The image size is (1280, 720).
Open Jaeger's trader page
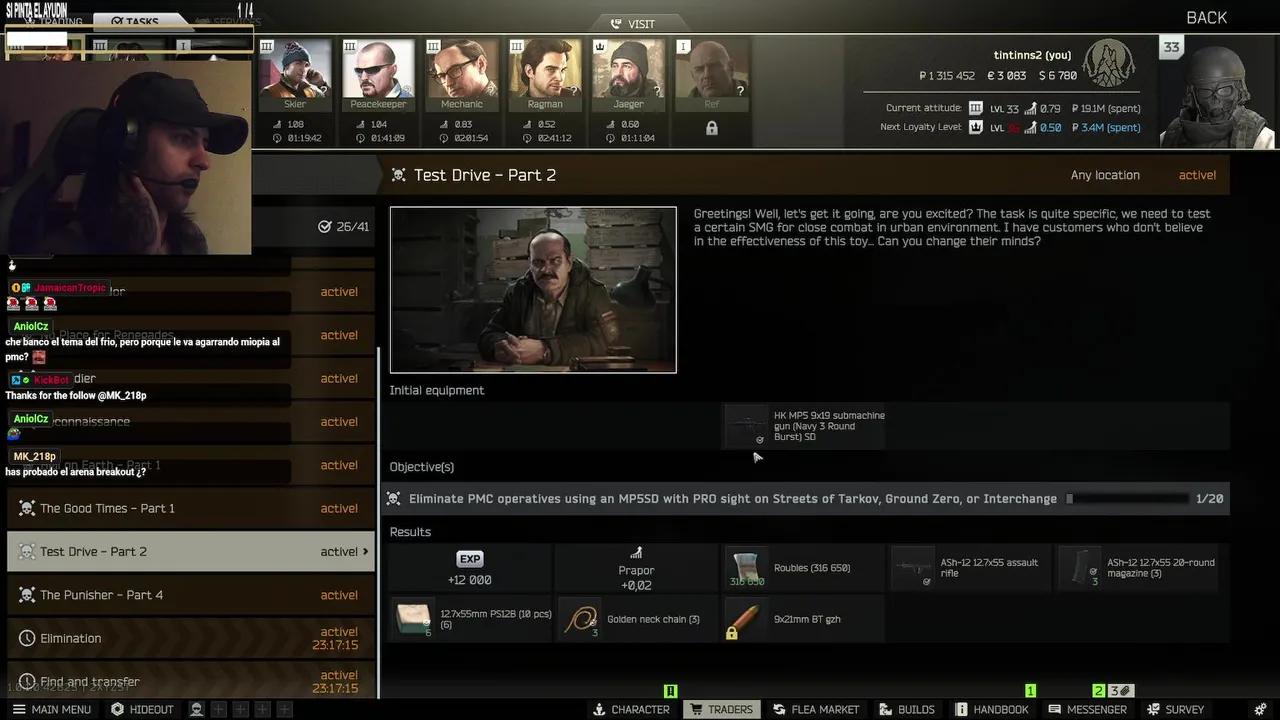coord(628,70)
